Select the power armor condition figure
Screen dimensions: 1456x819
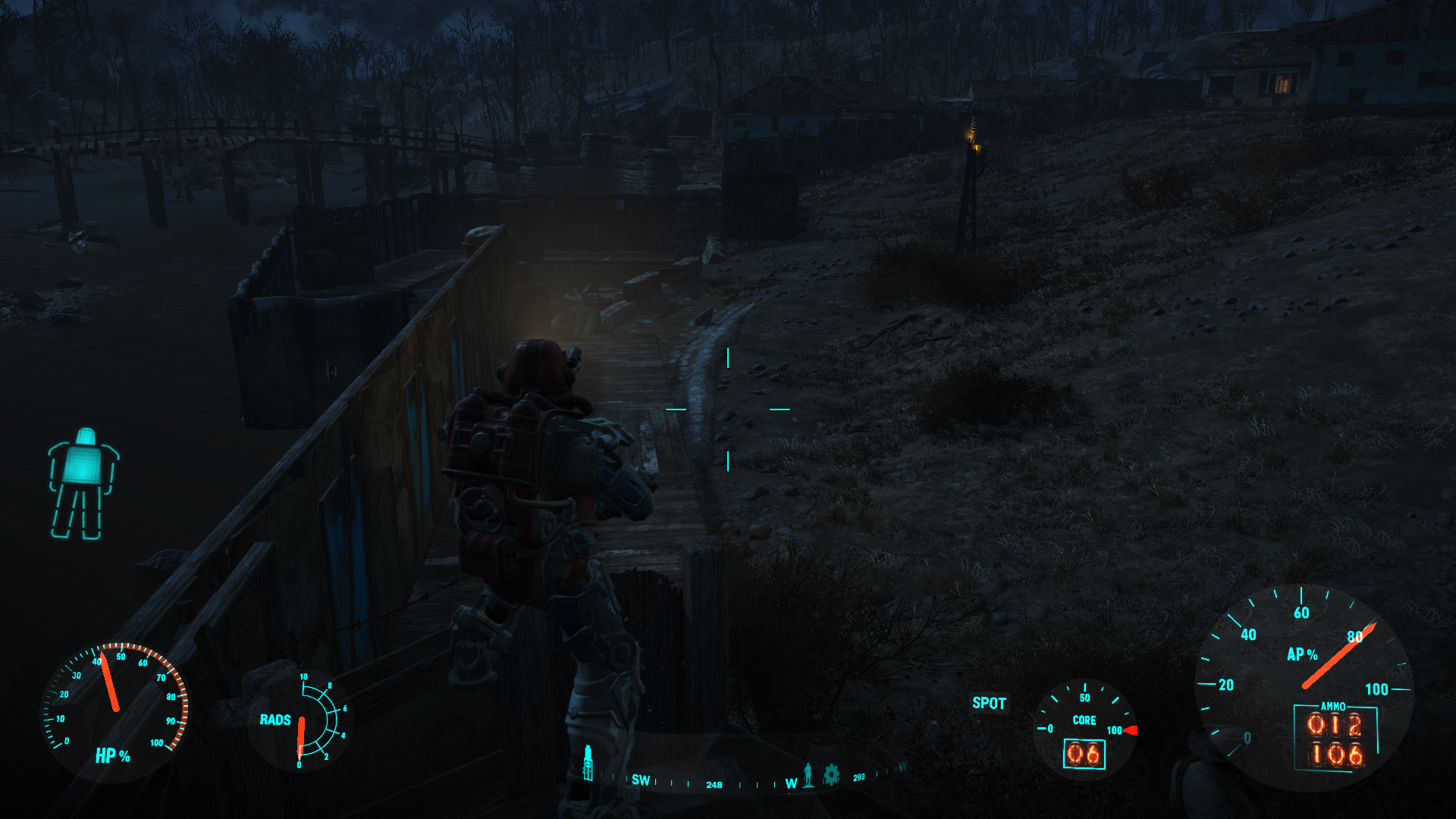83,483
